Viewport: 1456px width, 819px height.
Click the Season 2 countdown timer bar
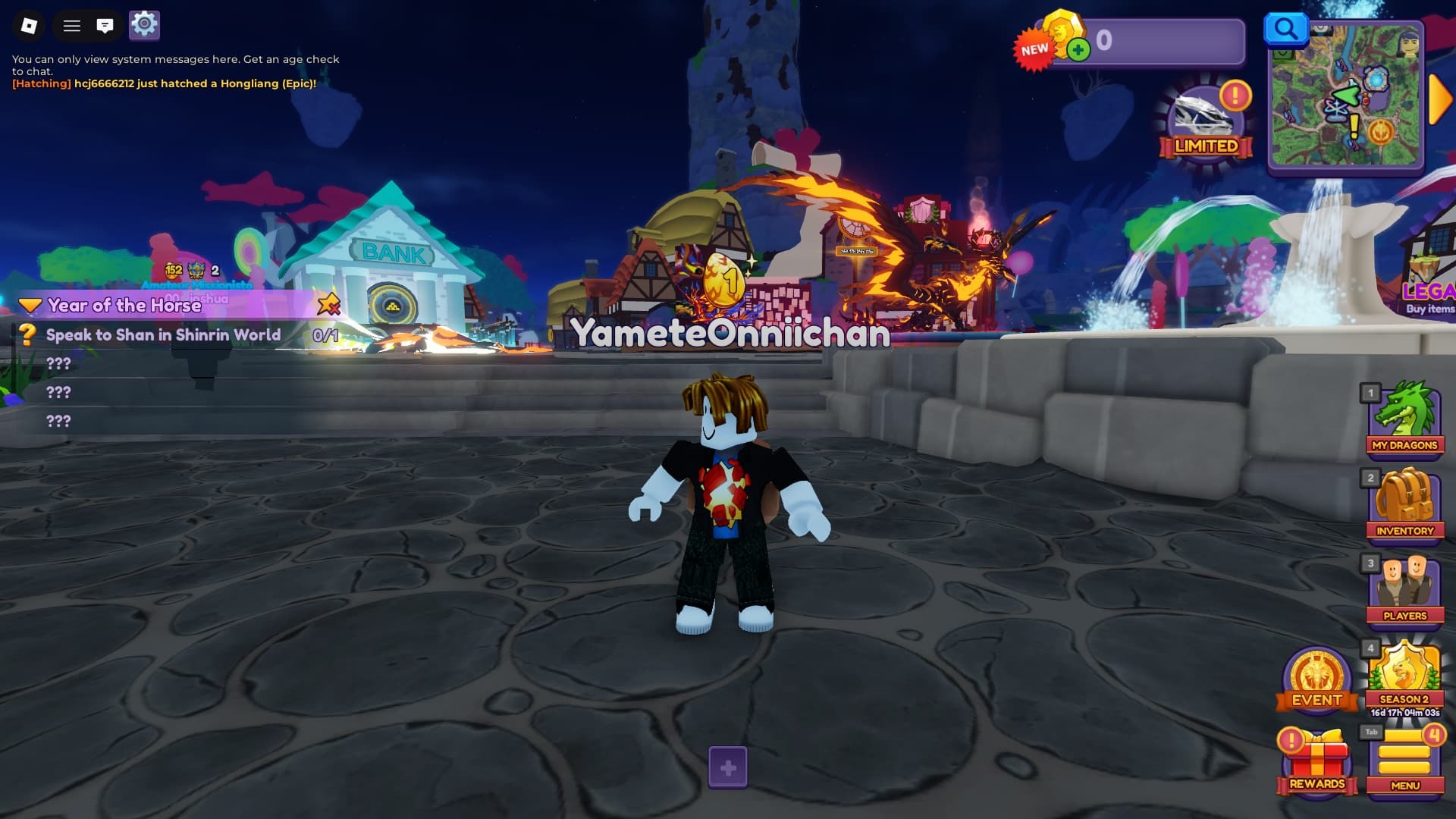(x=1404, y=711)
